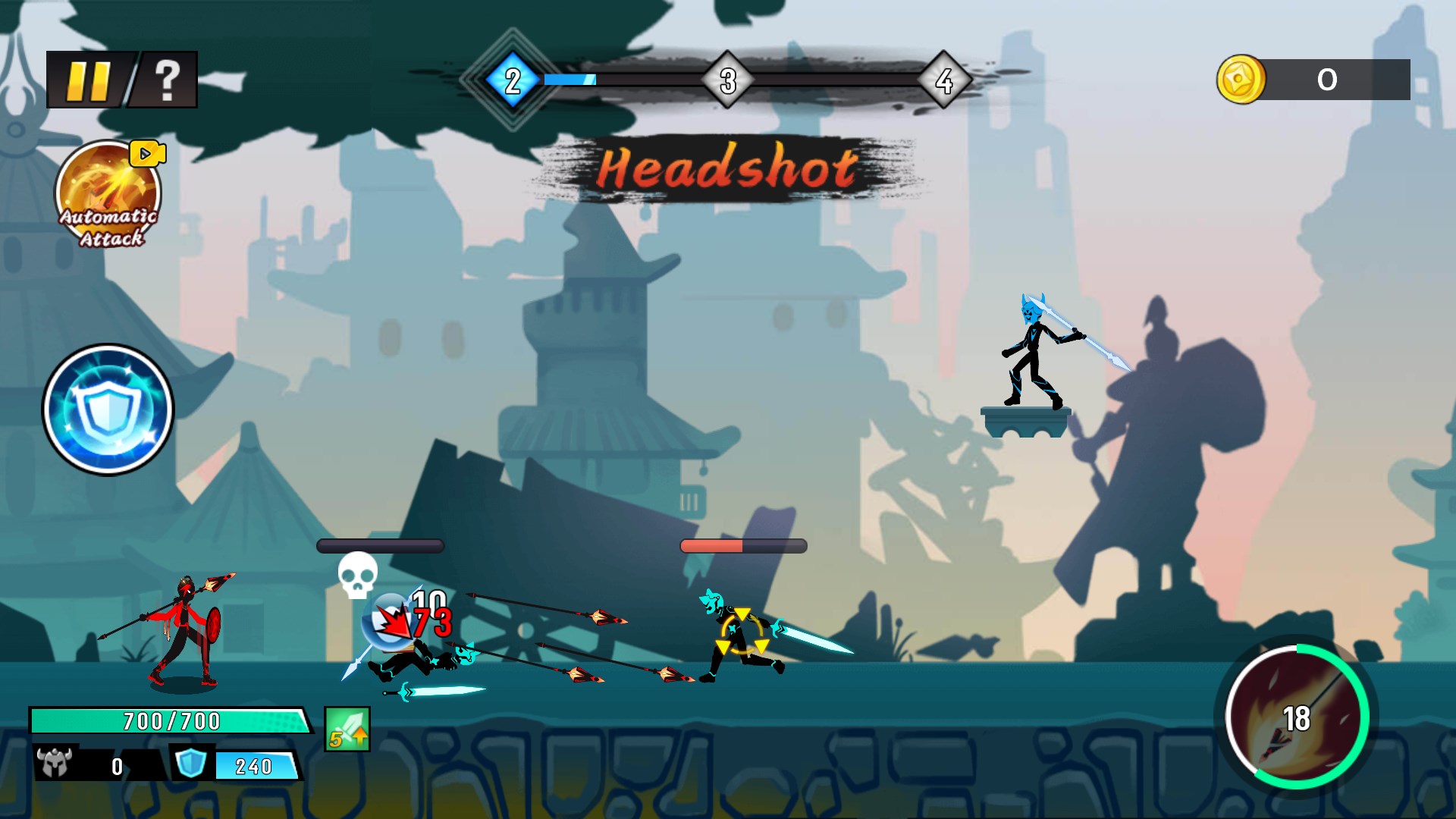1456x819 pixels.
Task: Select stage diamond marker 3
Action: pyautogui.click(x=730, y=79)
